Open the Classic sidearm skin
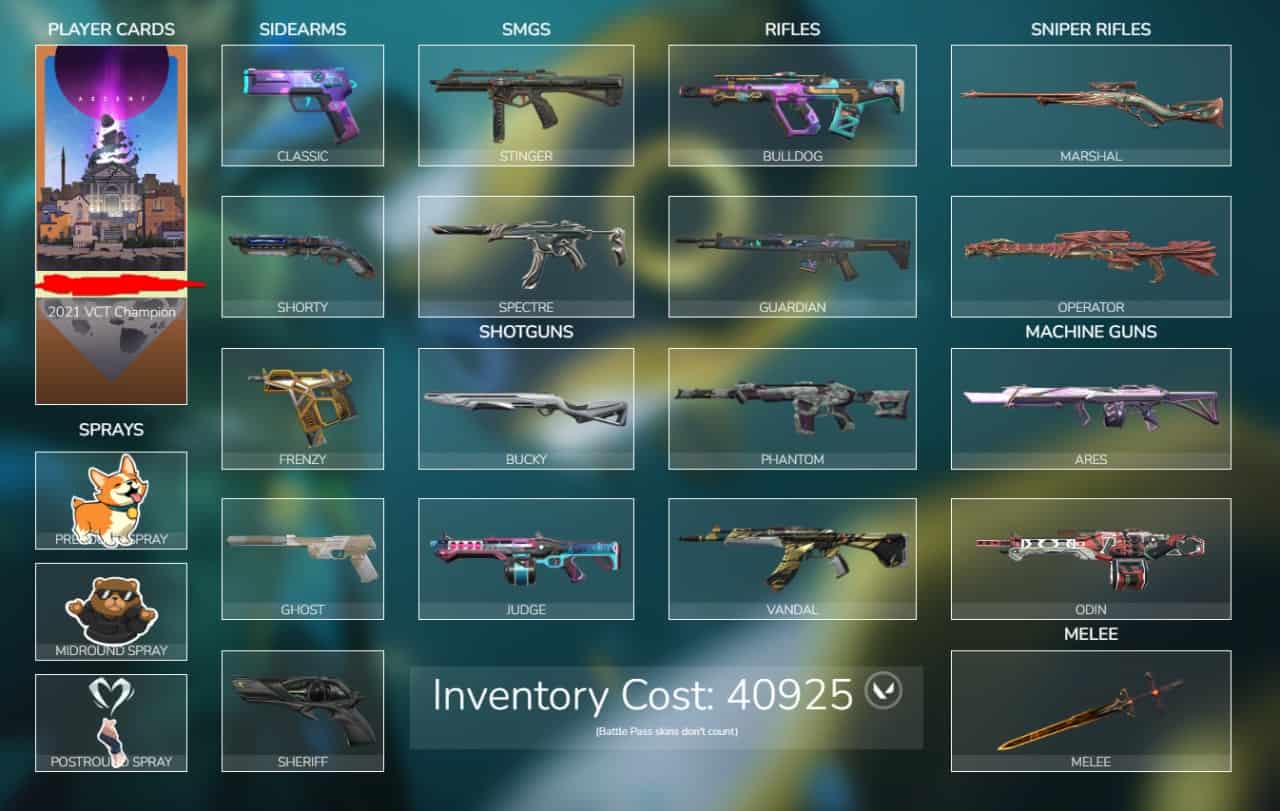 302,100
